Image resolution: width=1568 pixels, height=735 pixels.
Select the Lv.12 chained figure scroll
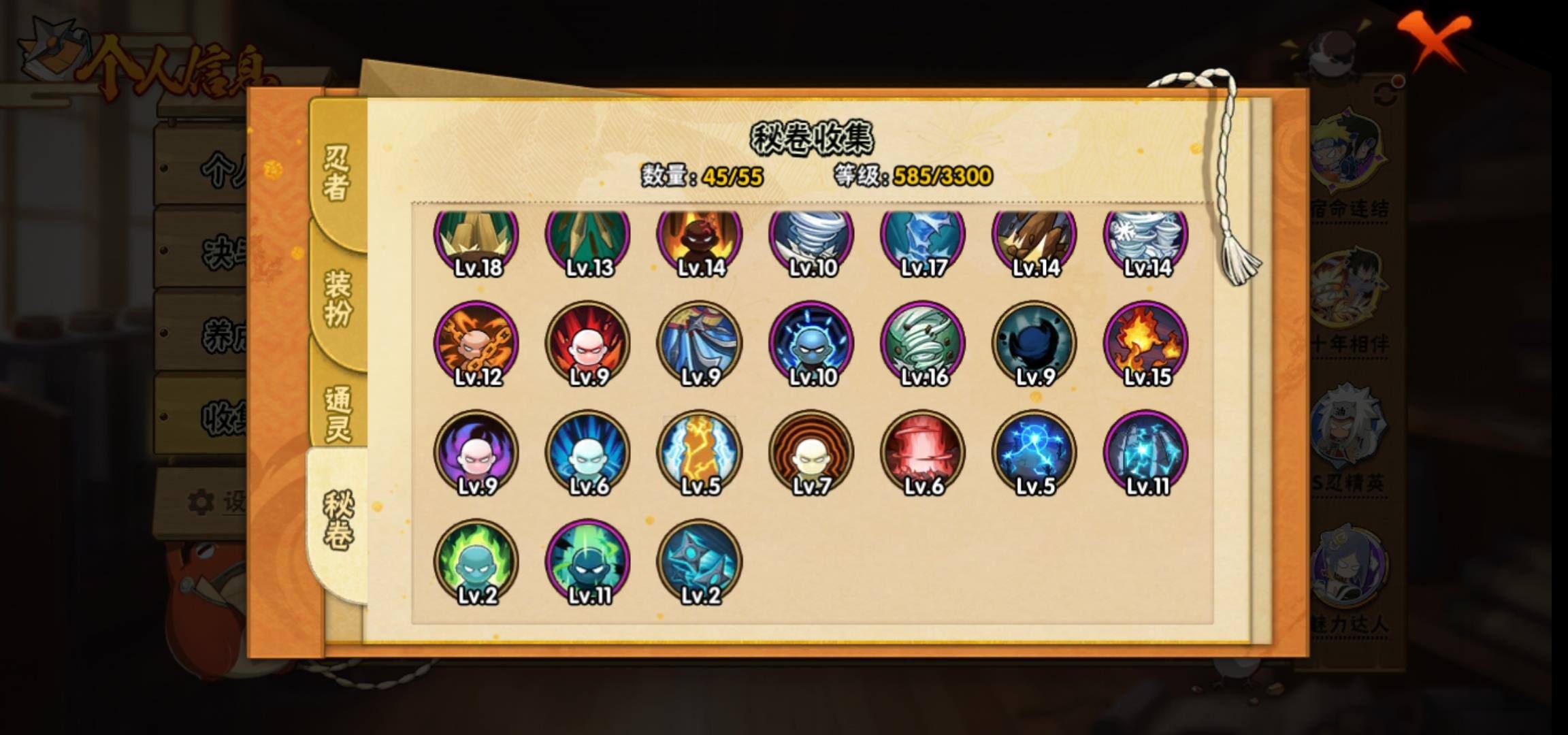476,344
